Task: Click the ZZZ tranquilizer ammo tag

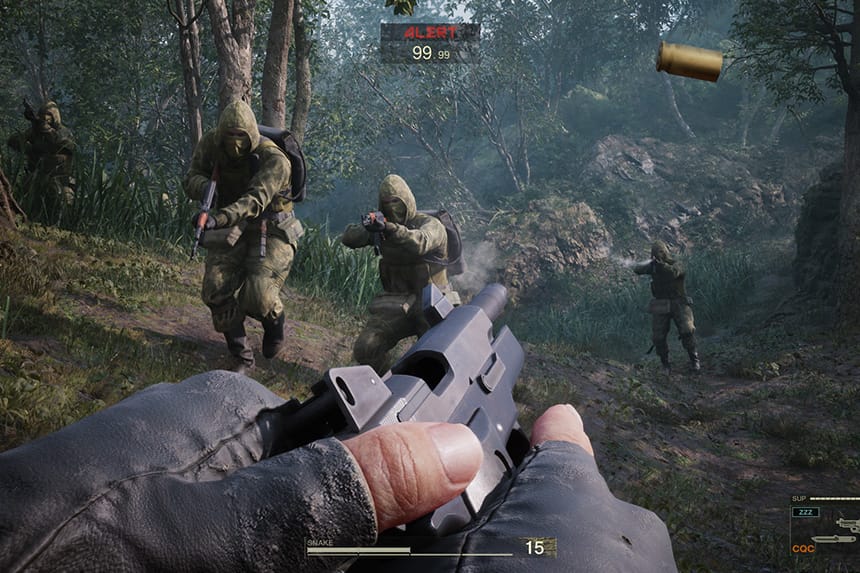Action: 805,512
